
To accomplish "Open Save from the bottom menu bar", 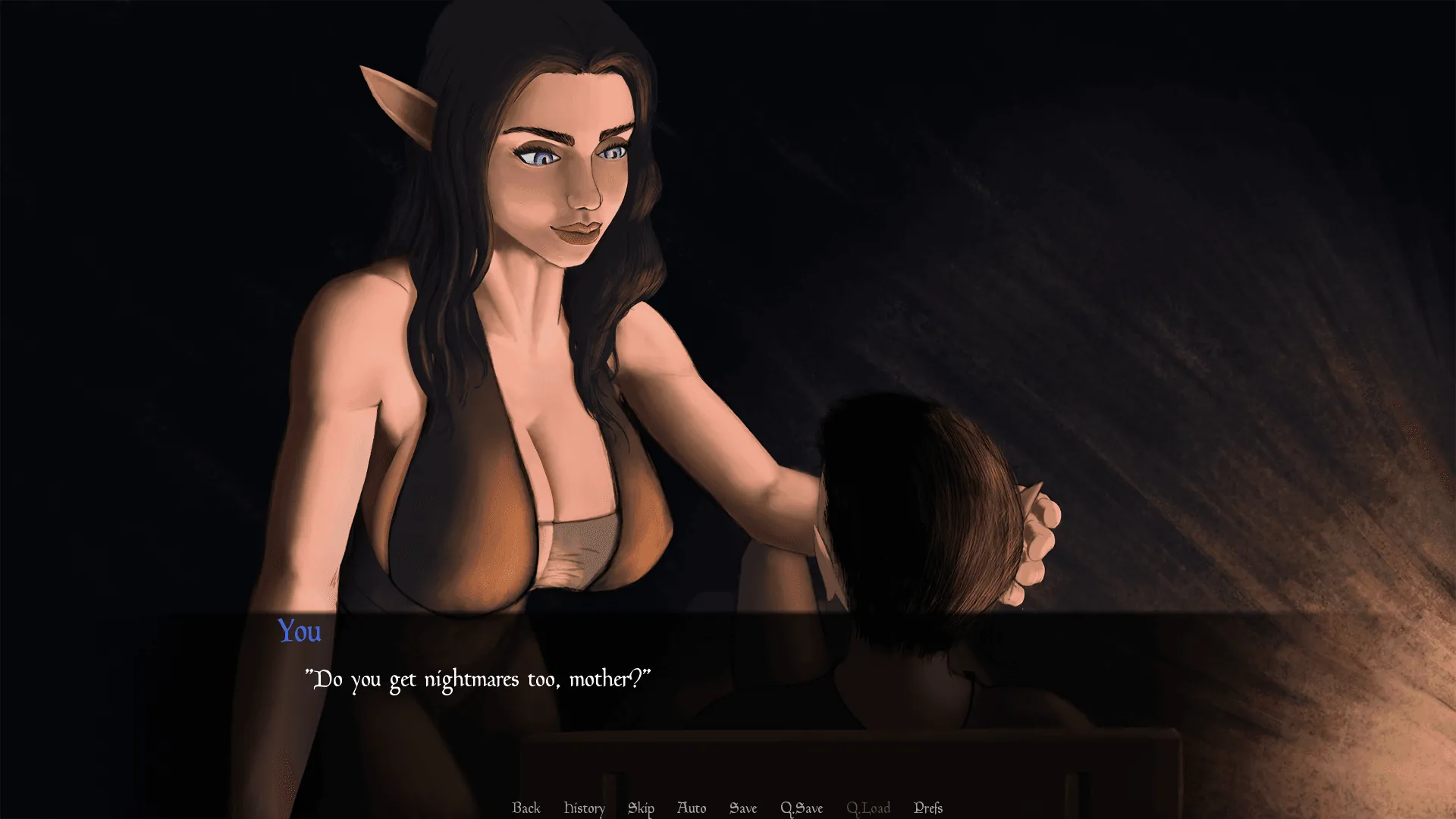I will pyautogui.click(x=743, y=808).
